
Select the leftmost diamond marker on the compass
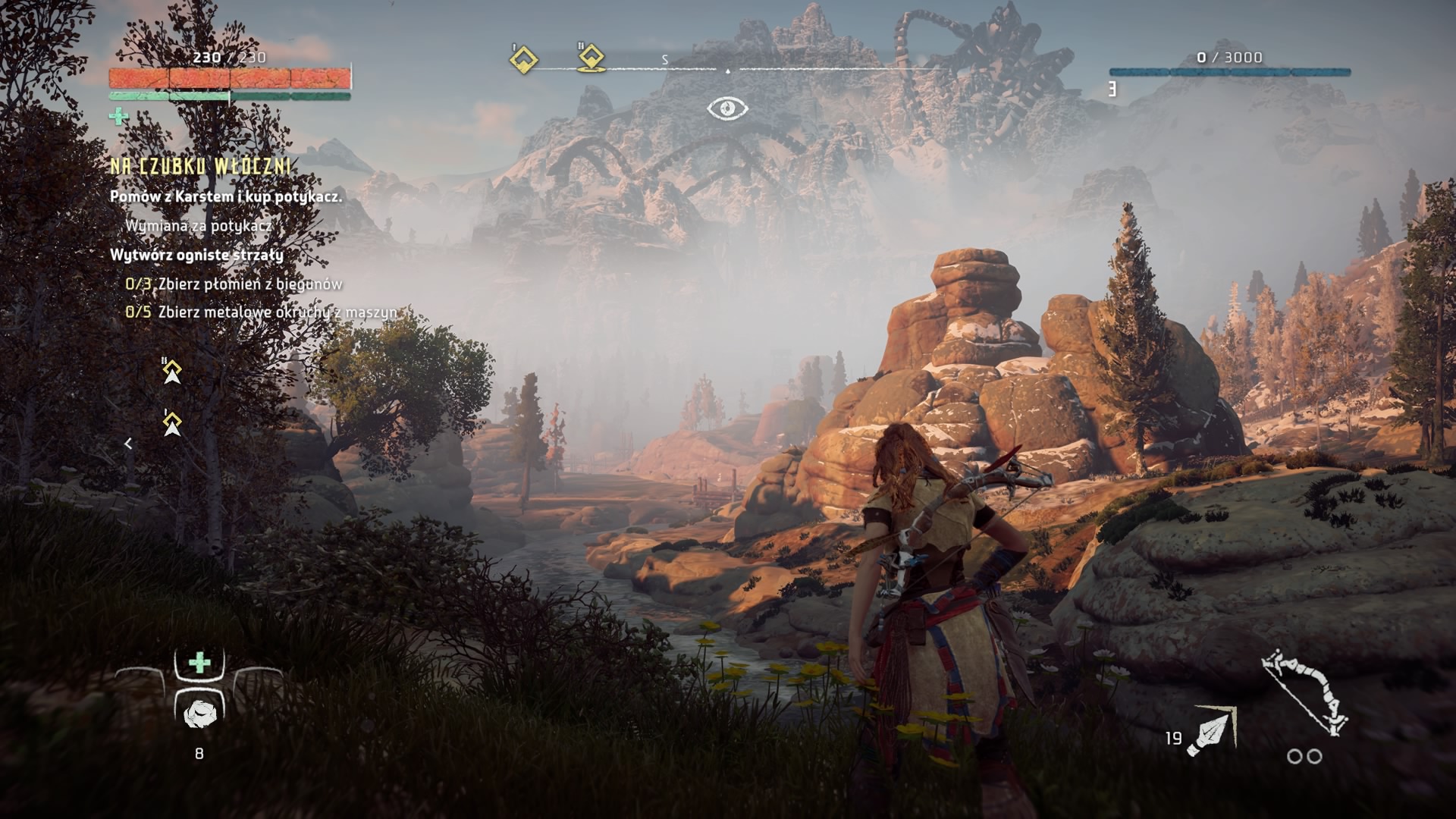523,60
